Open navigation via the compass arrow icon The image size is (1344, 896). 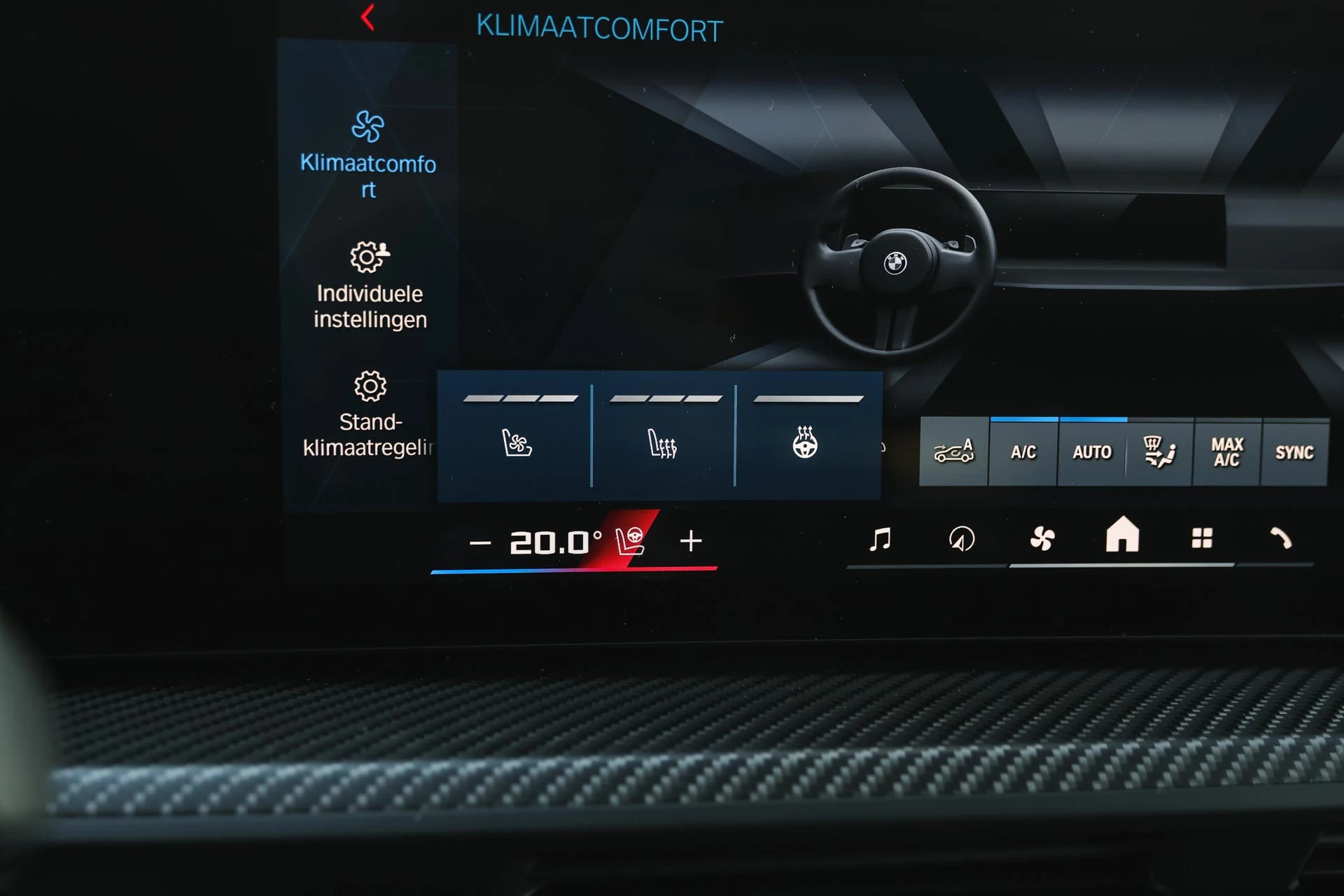[963, 538]
